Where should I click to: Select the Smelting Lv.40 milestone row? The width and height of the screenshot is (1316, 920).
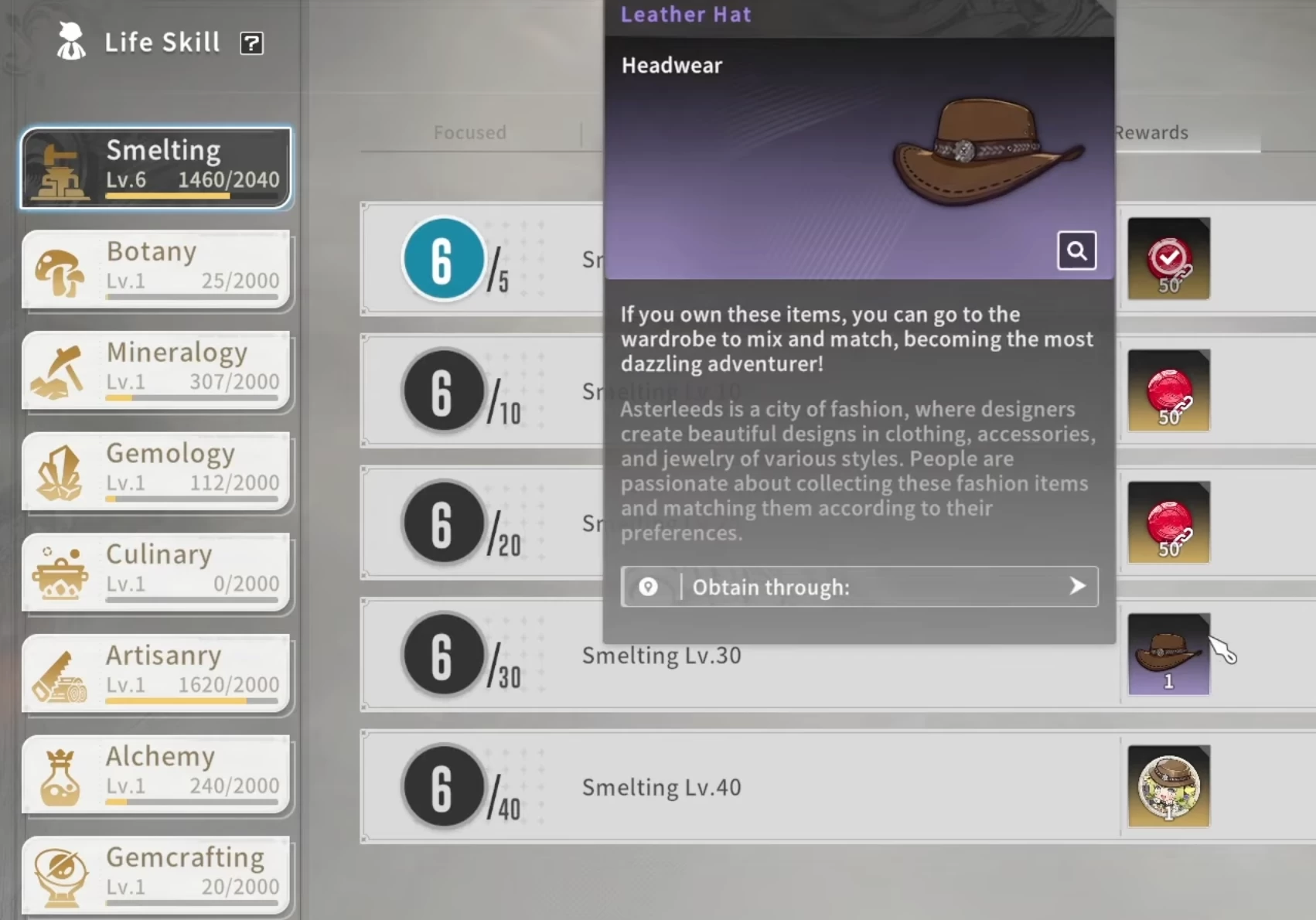tap(661, 787)
